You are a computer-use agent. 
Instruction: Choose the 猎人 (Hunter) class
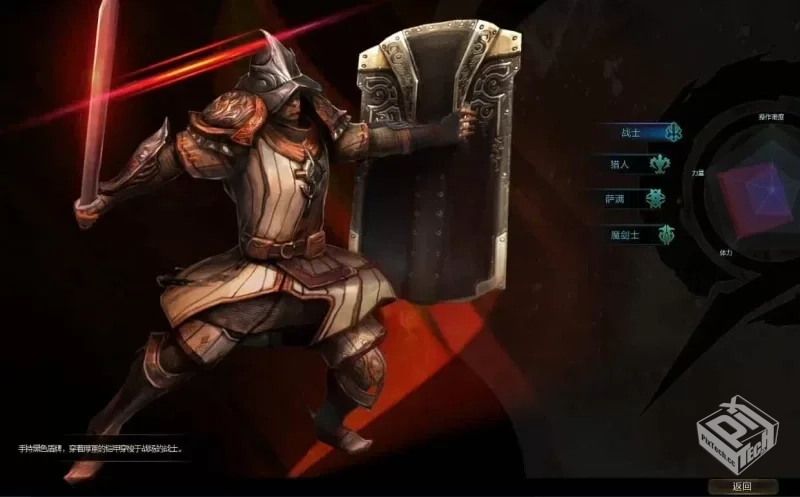[638, 165]
